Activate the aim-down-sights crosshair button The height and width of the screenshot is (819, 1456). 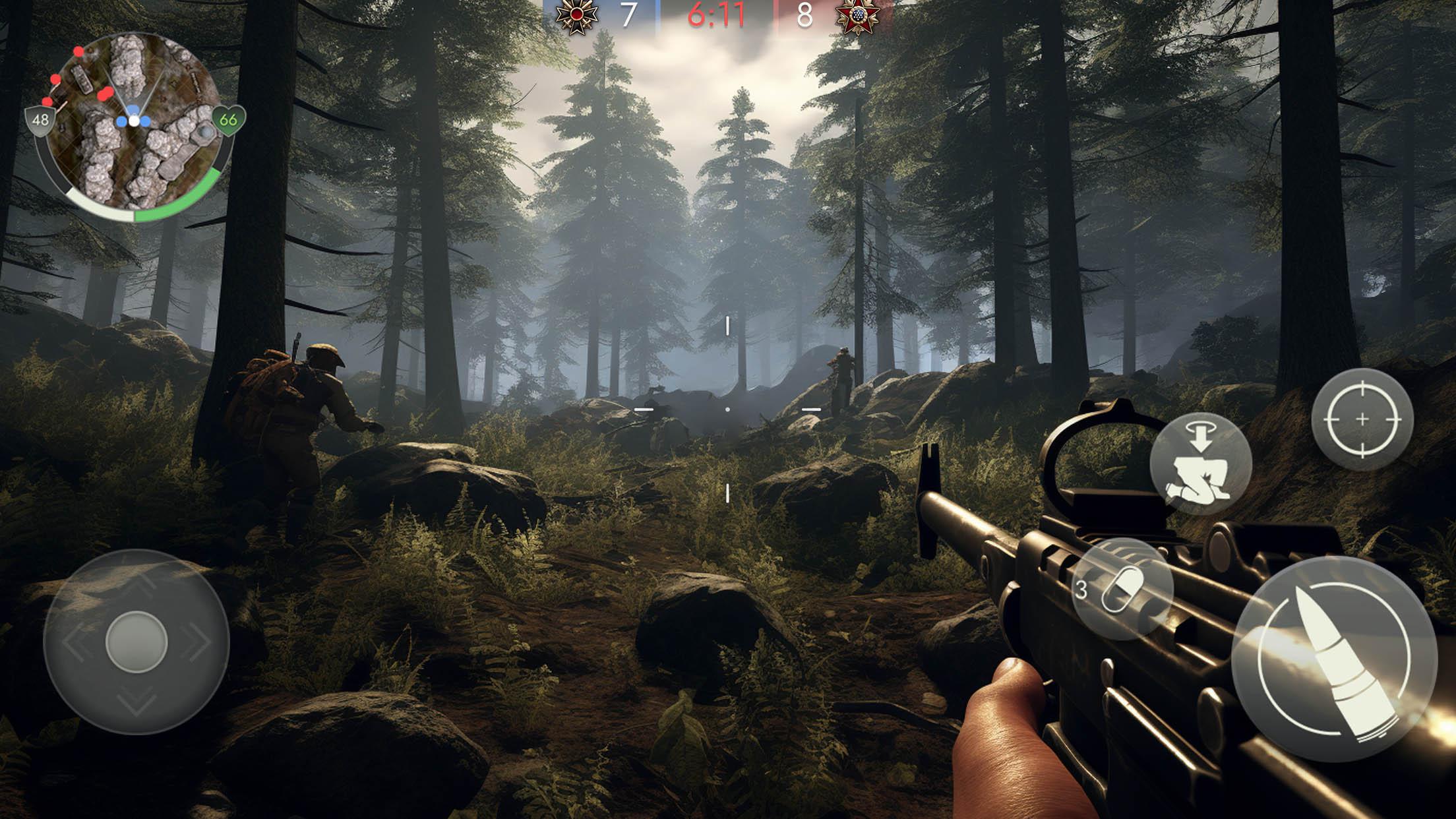pos(1362,419)
